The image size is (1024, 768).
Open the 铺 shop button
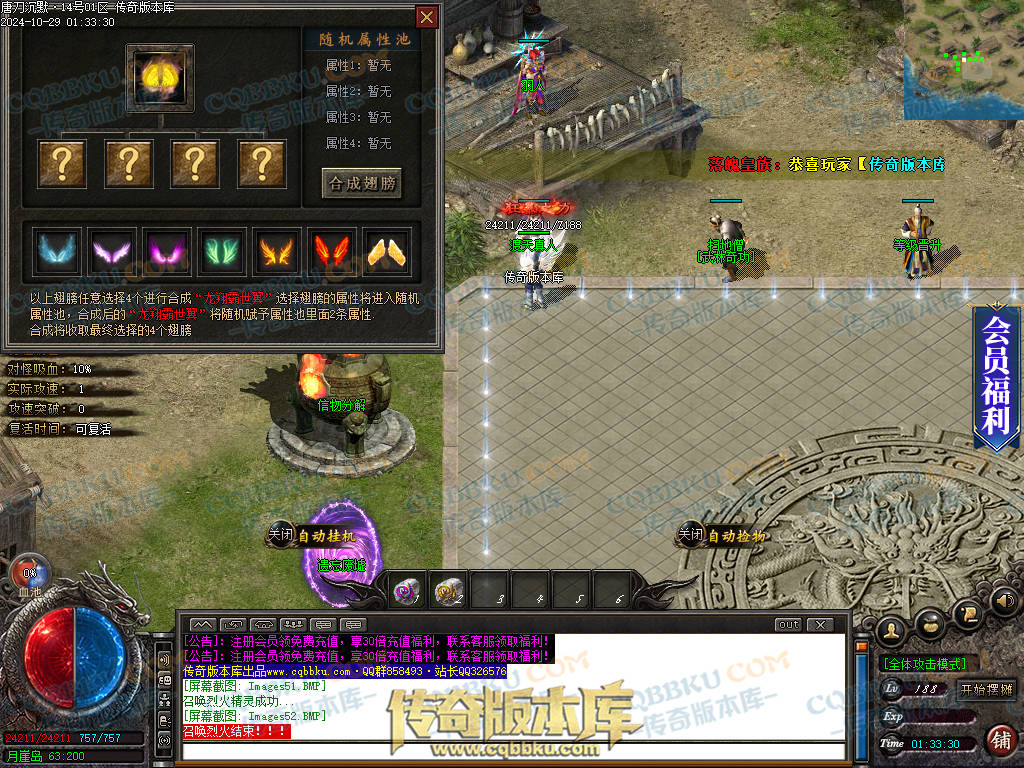point(998,740)
